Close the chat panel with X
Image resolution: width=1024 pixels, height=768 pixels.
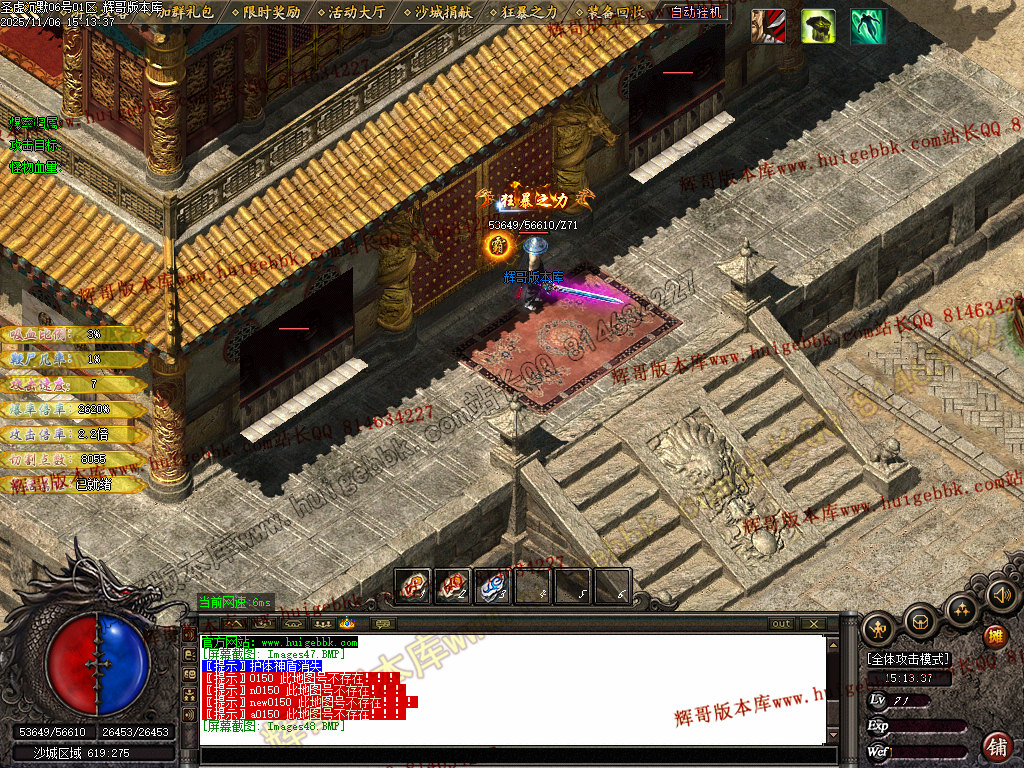coord(814,624)
